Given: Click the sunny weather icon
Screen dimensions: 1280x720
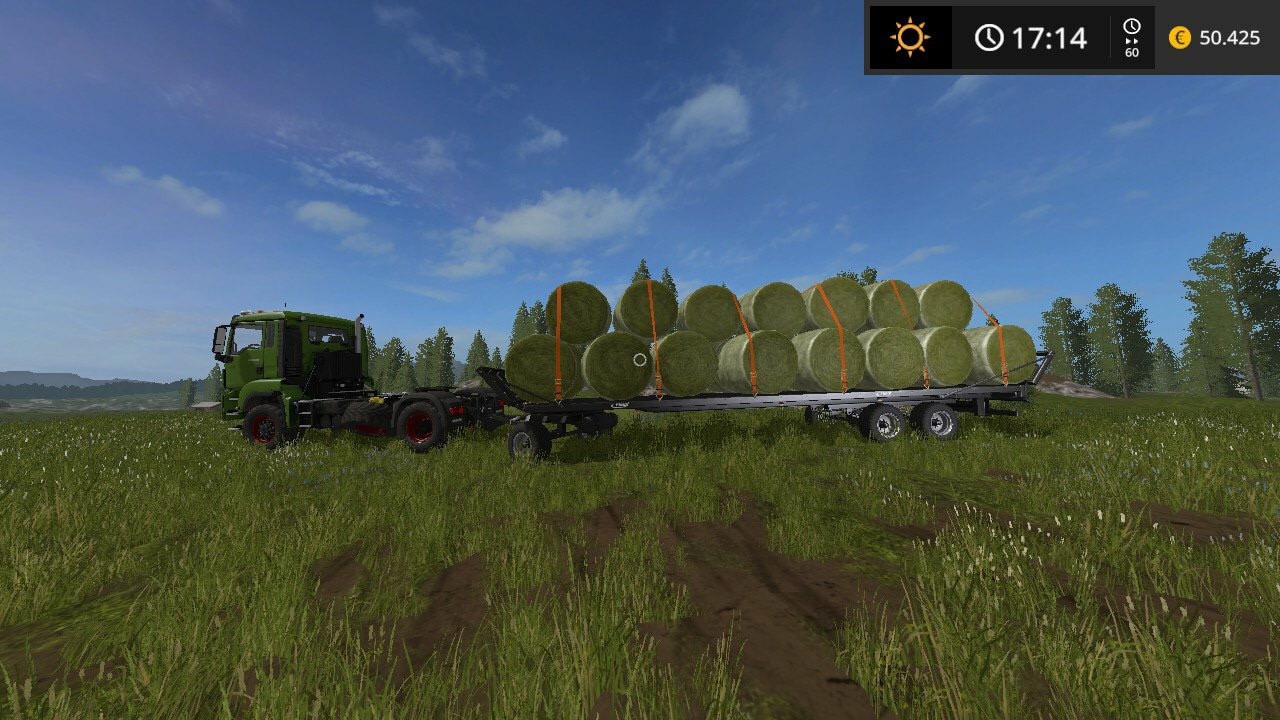Looking at the screenshot, I should pyautogui.click(x=910, y=38).
